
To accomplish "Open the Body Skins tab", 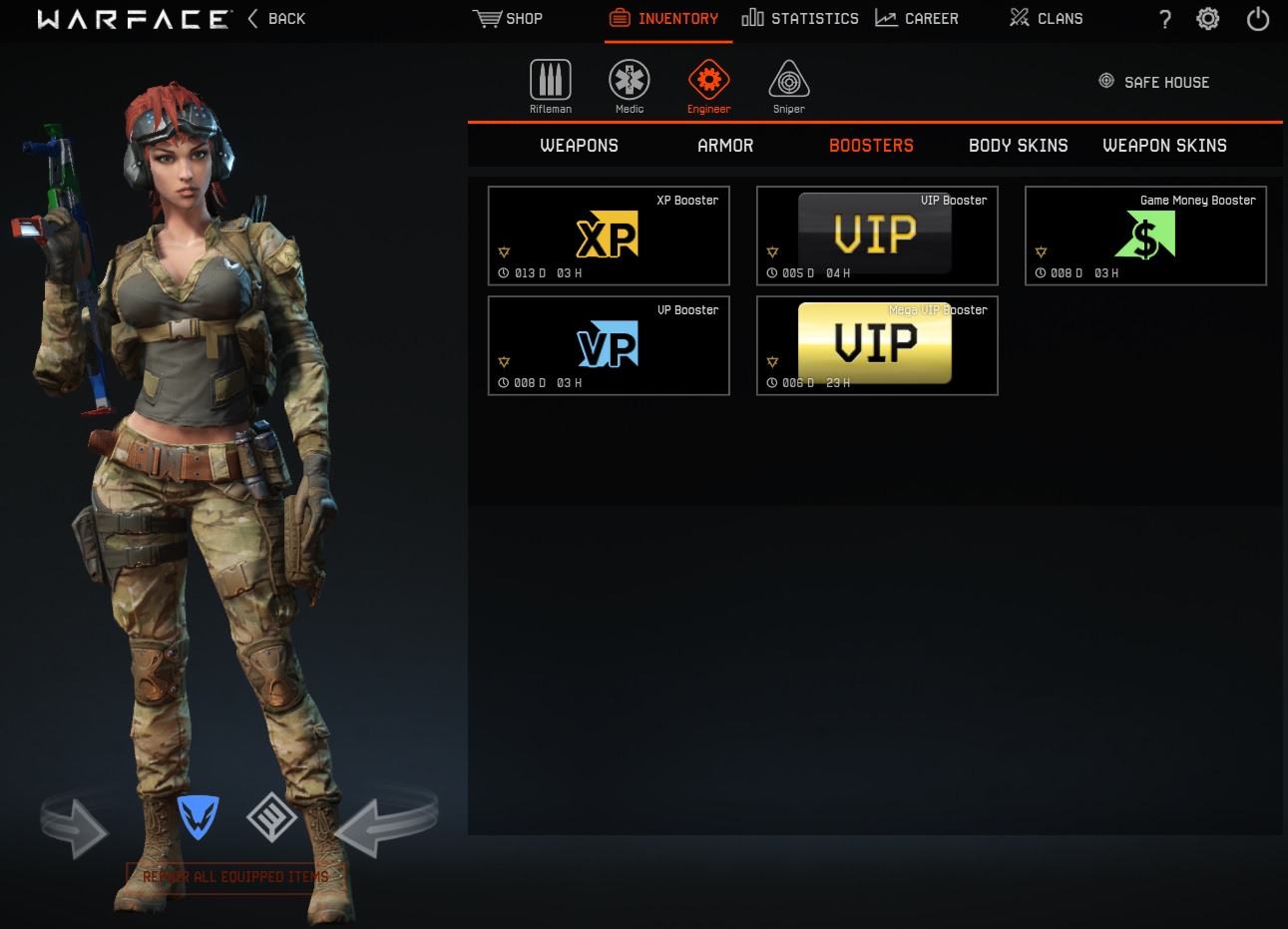I will pos(1018,145).
